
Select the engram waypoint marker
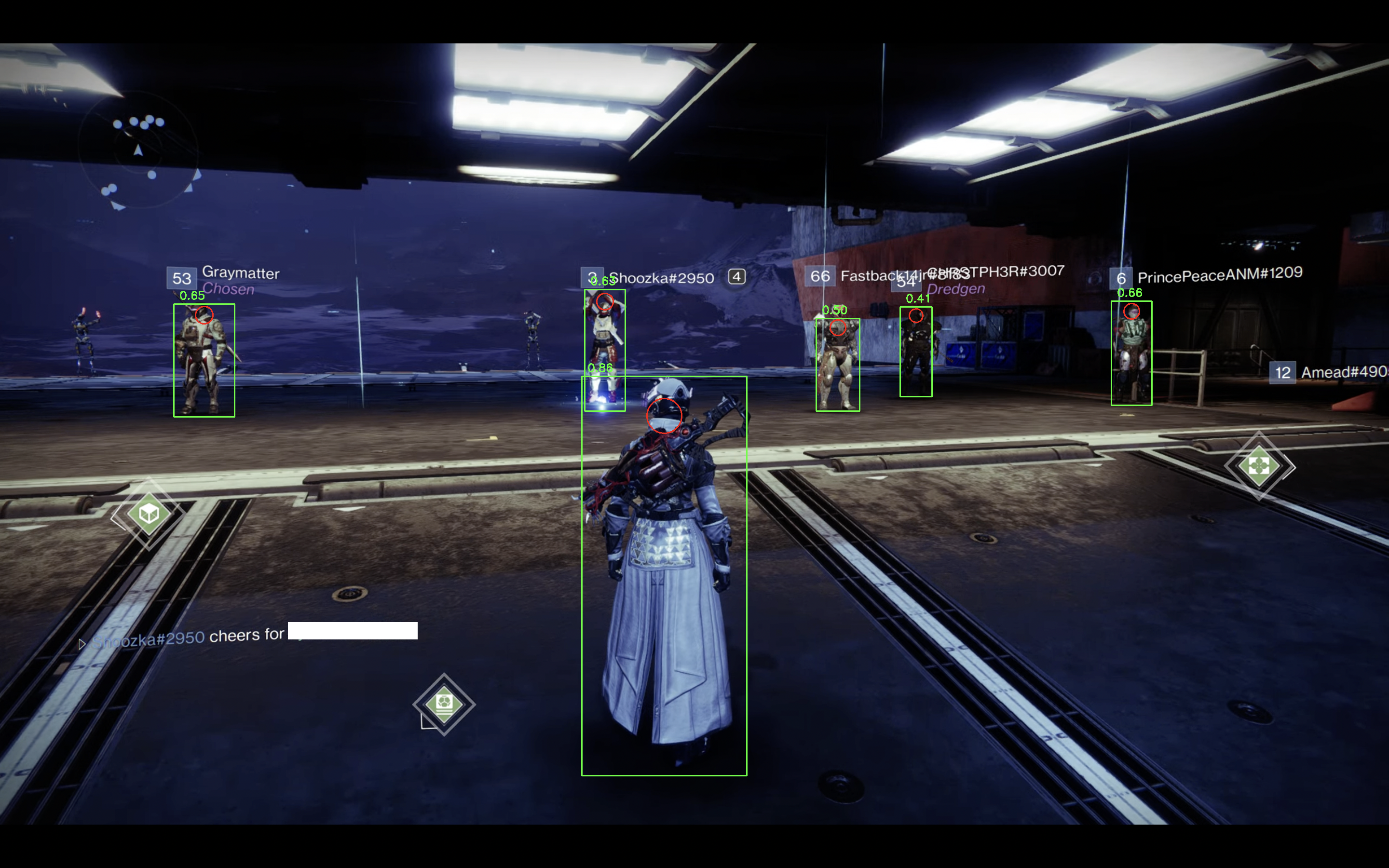444,703
